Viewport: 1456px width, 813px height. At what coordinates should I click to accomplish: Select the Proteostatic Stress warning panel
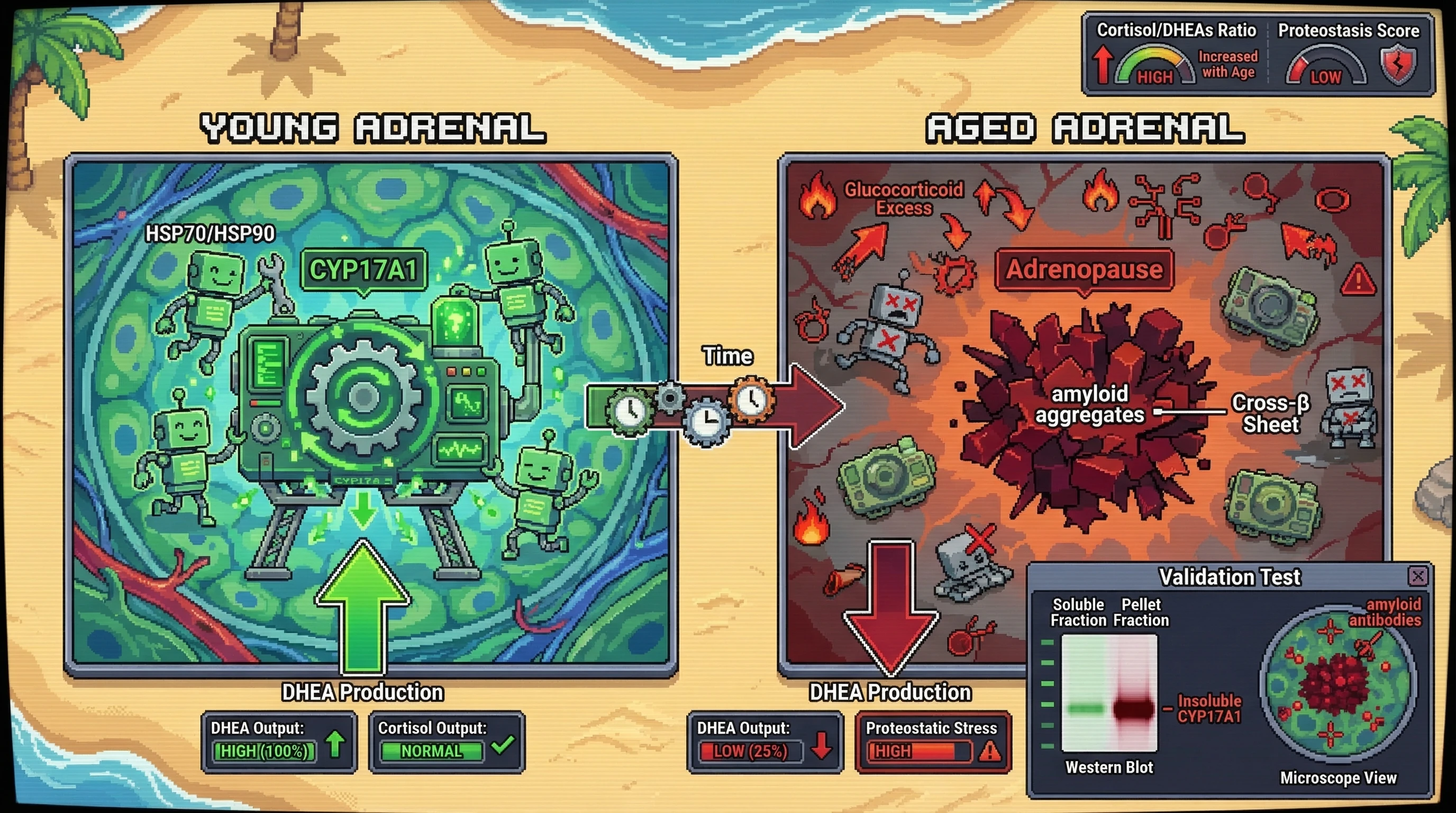[933, 742]
